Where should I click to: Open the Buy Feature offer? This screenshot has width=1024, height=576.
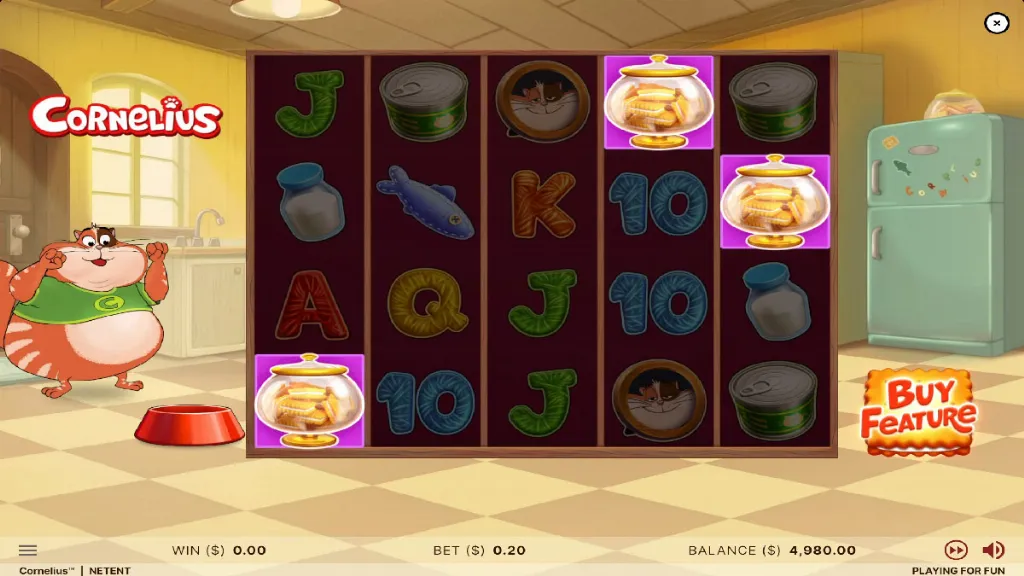918,409
